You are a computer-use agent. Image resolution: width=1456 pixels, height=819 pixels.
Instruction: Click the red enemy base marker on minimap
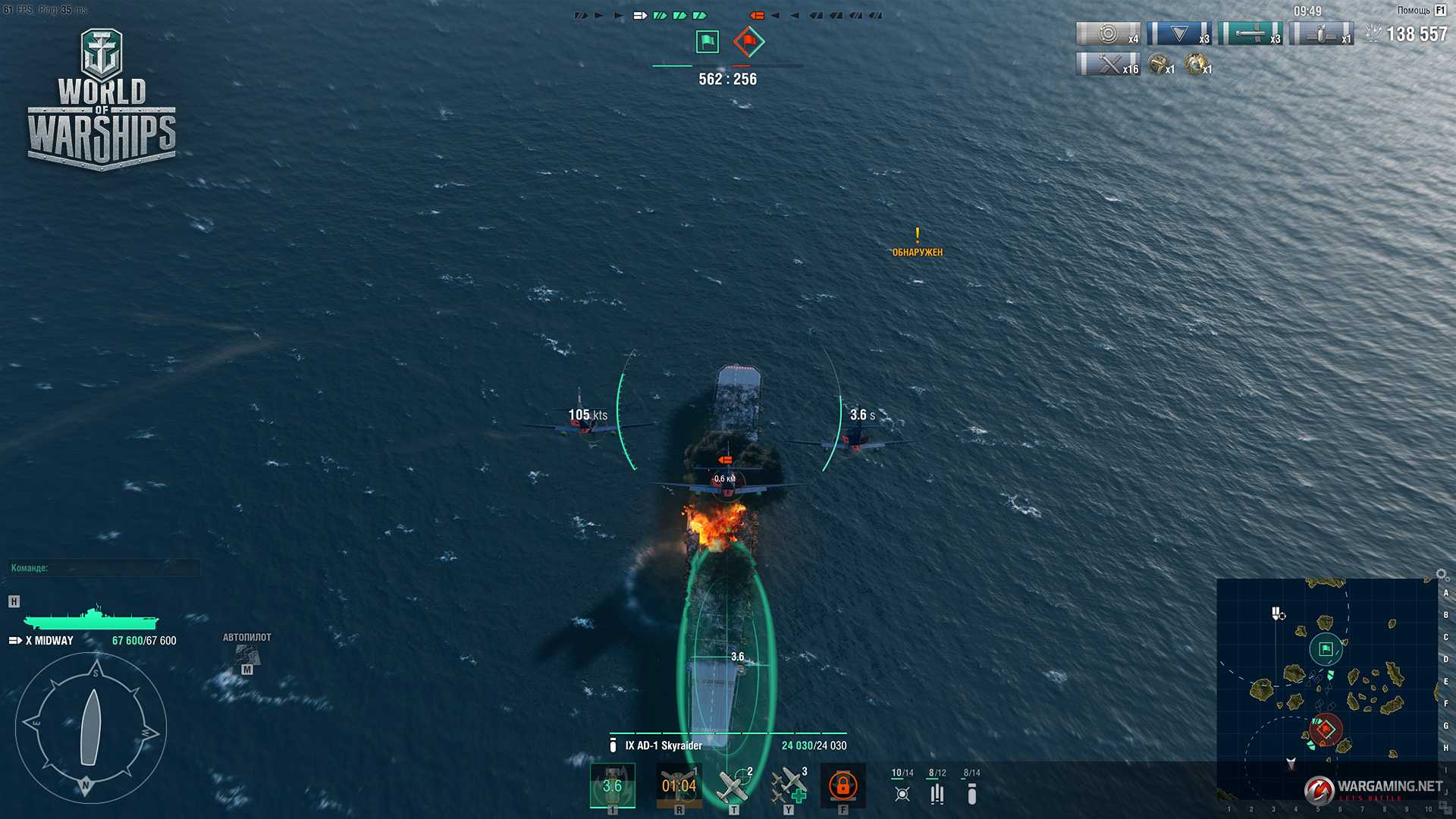click(x=1326, y=730)
